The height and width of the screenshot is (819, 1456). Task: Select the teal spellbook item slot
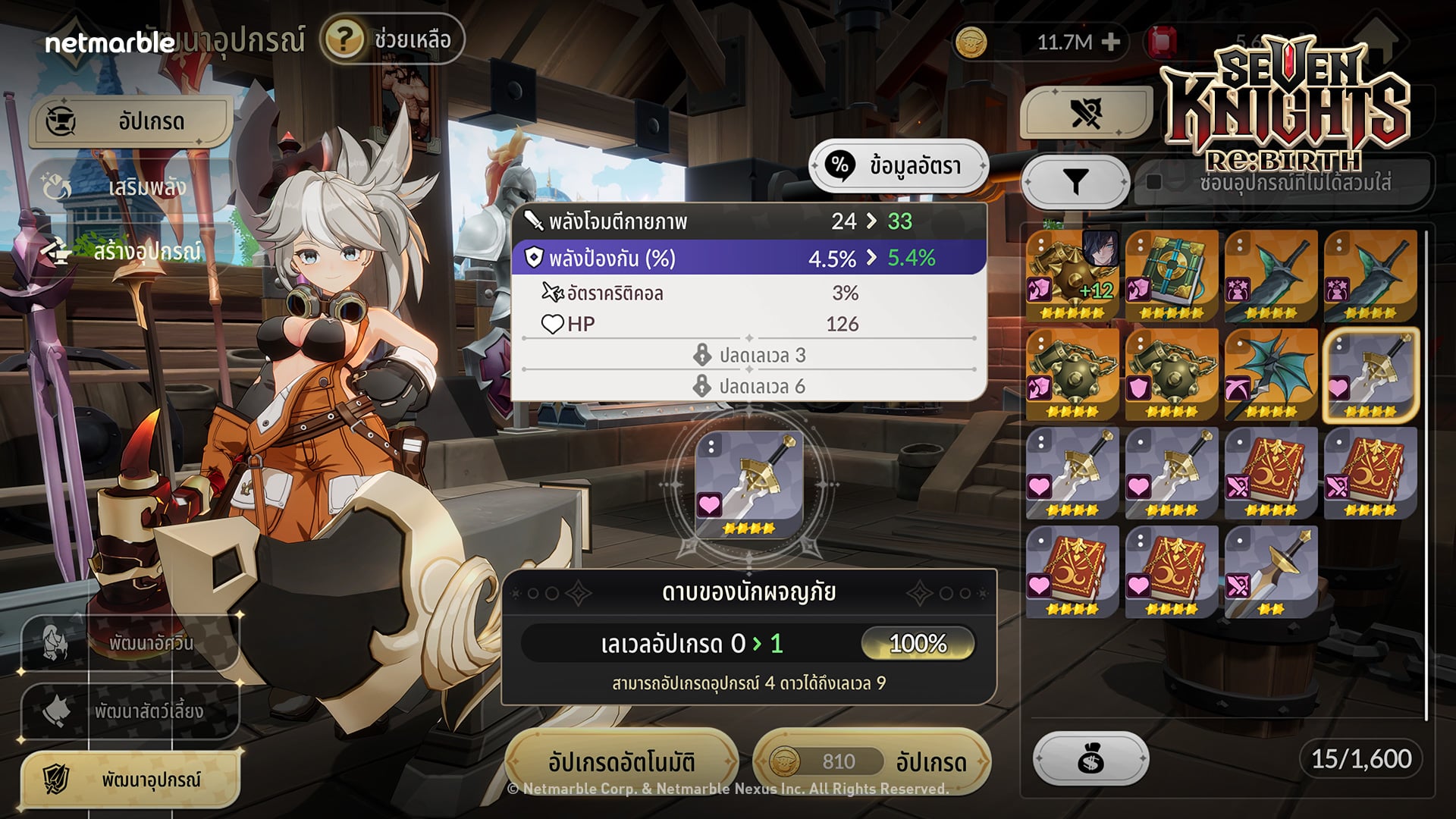pos(1172,276)
